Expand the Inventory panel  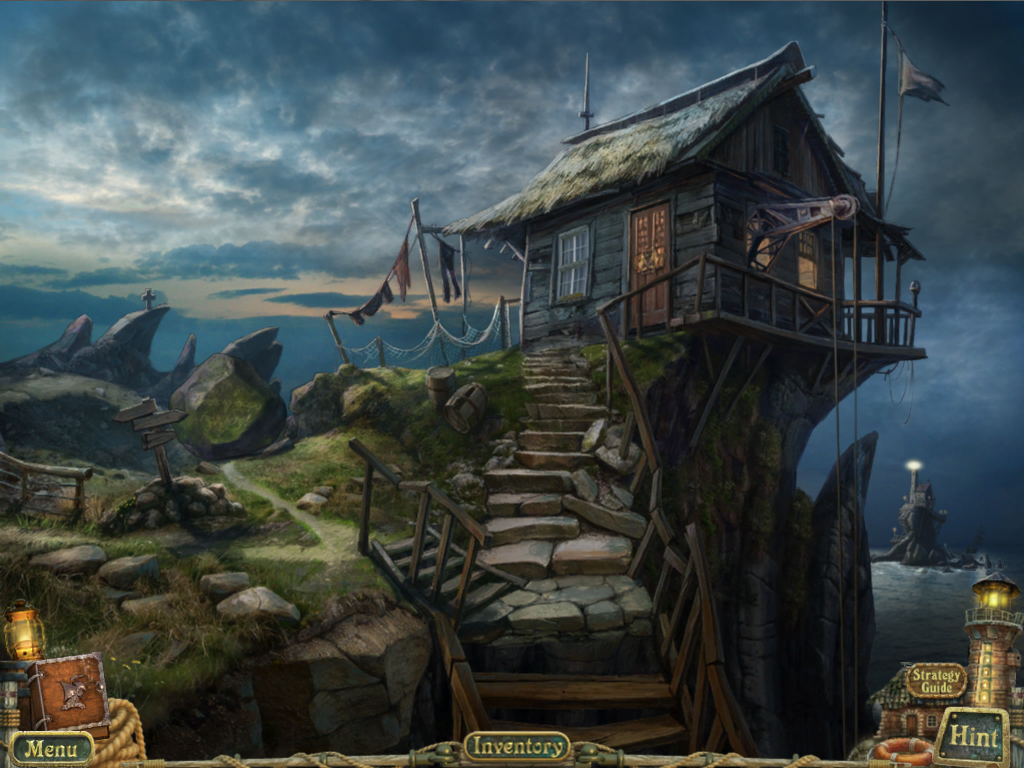(x=516, y=746)
